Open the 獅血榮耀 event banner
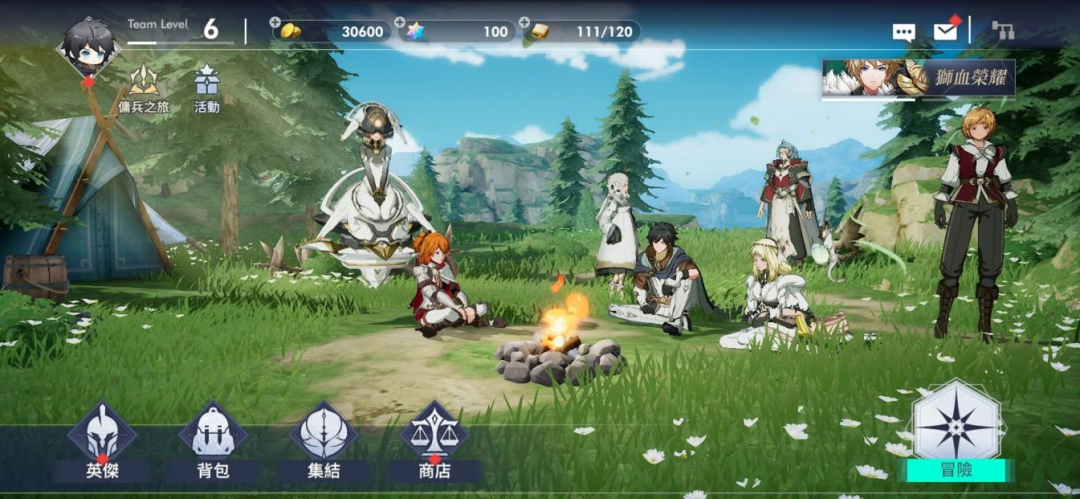The height and width of the screenshot is (499, 1080). (x=918, y=78)
